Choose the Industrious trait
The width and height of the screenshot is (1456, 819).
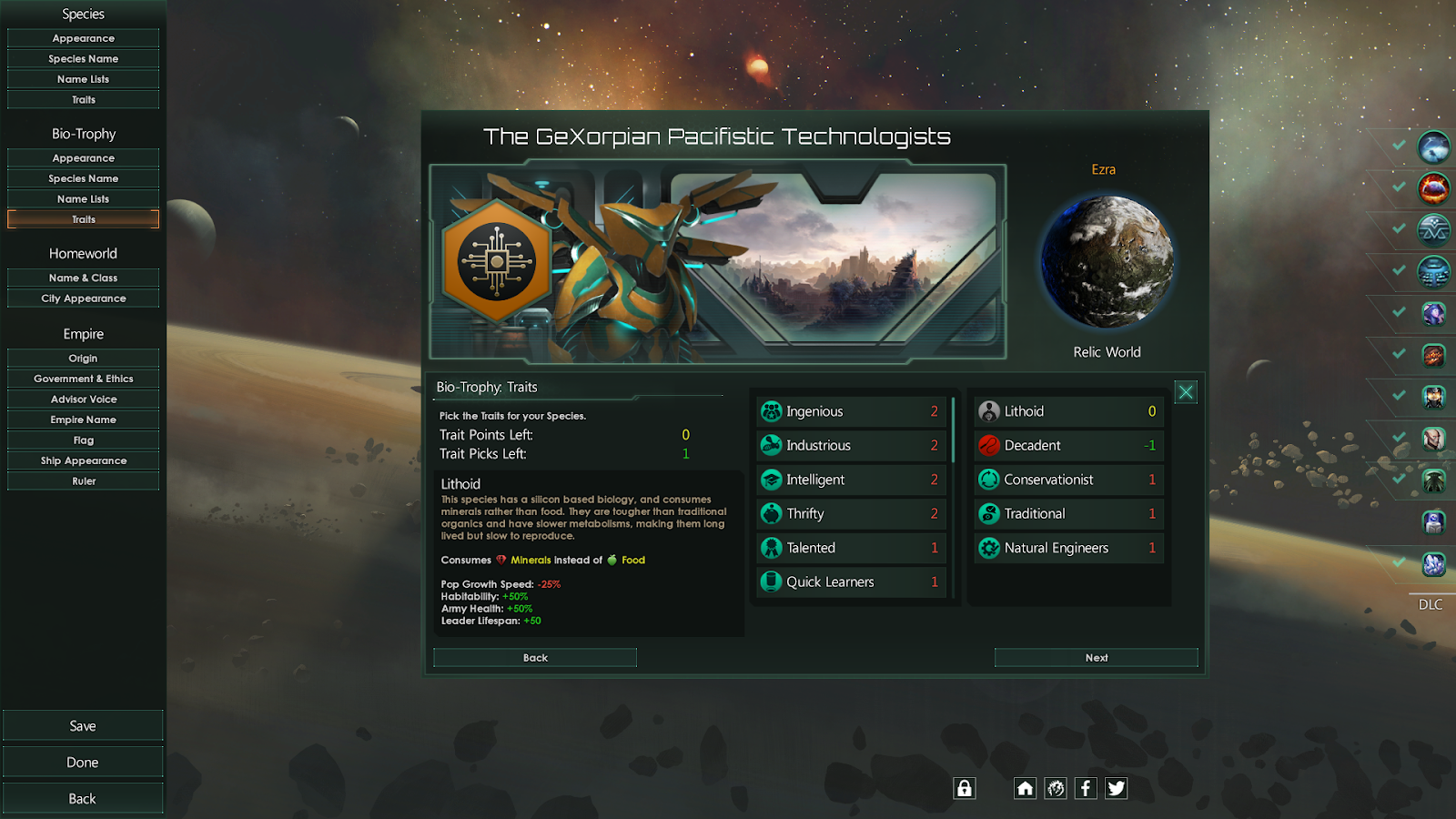pyautogui.click(x=851, y=445)
